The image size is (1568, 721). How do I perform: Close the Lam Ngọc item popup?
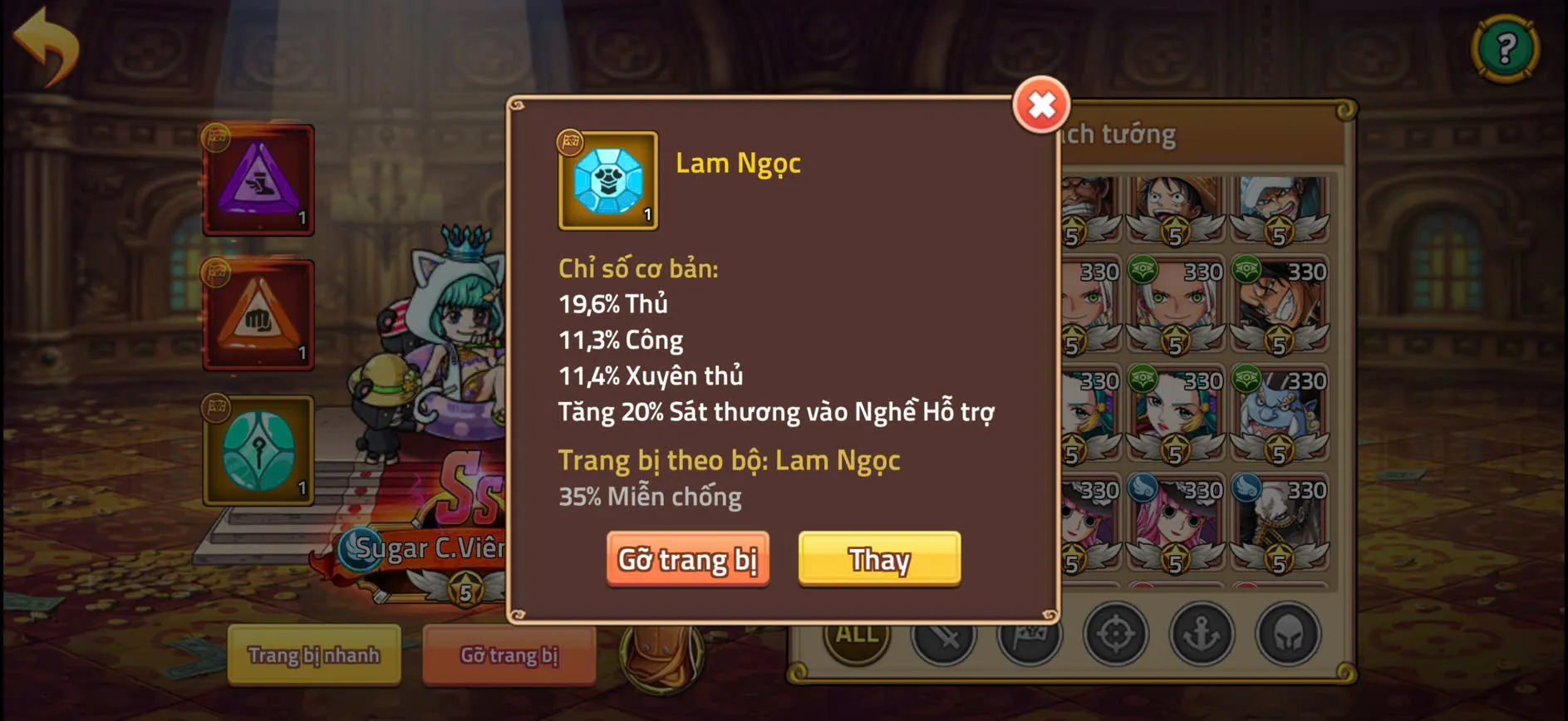pos(1041,105)
